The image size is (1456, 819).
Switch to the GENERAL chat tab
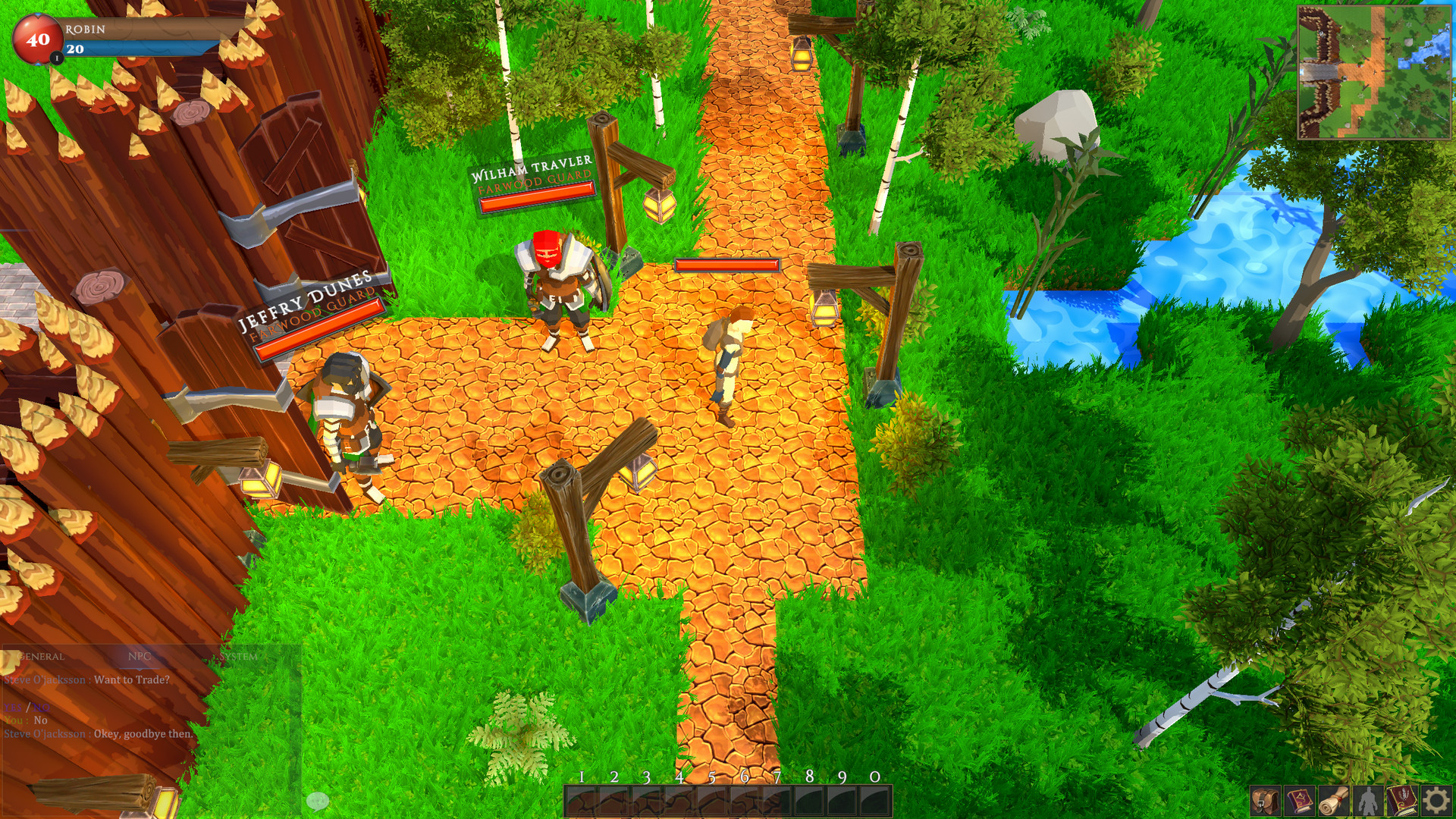[x=42, y=657]
